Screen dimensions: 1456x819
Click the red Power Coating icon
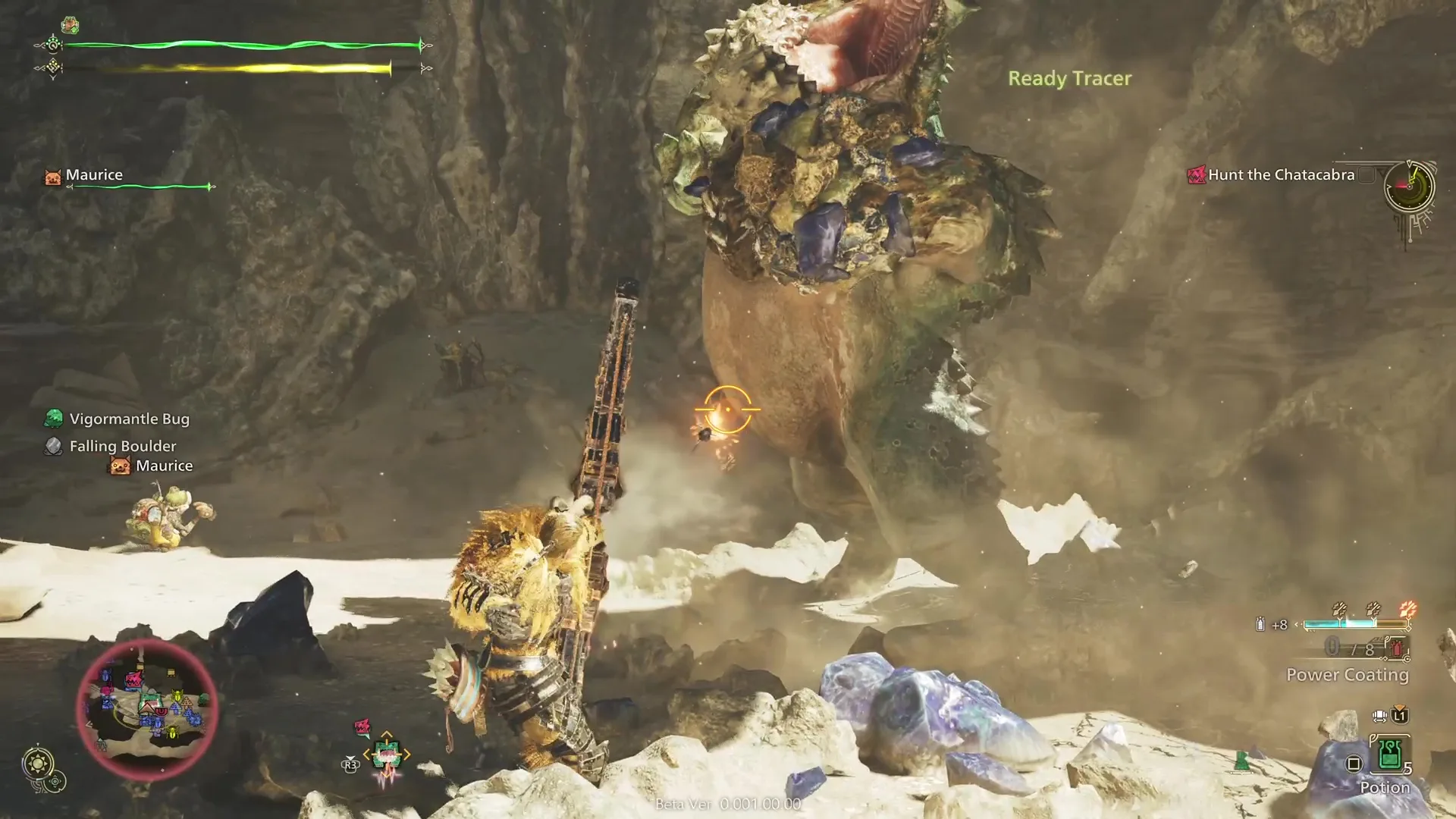click(1397, 648)
